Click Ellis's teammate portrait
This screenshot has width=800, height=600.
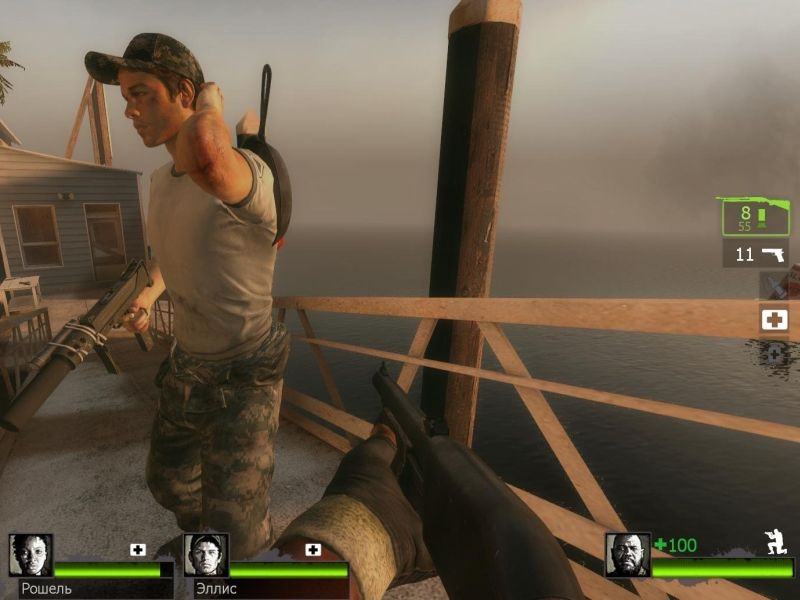[206, 555]
